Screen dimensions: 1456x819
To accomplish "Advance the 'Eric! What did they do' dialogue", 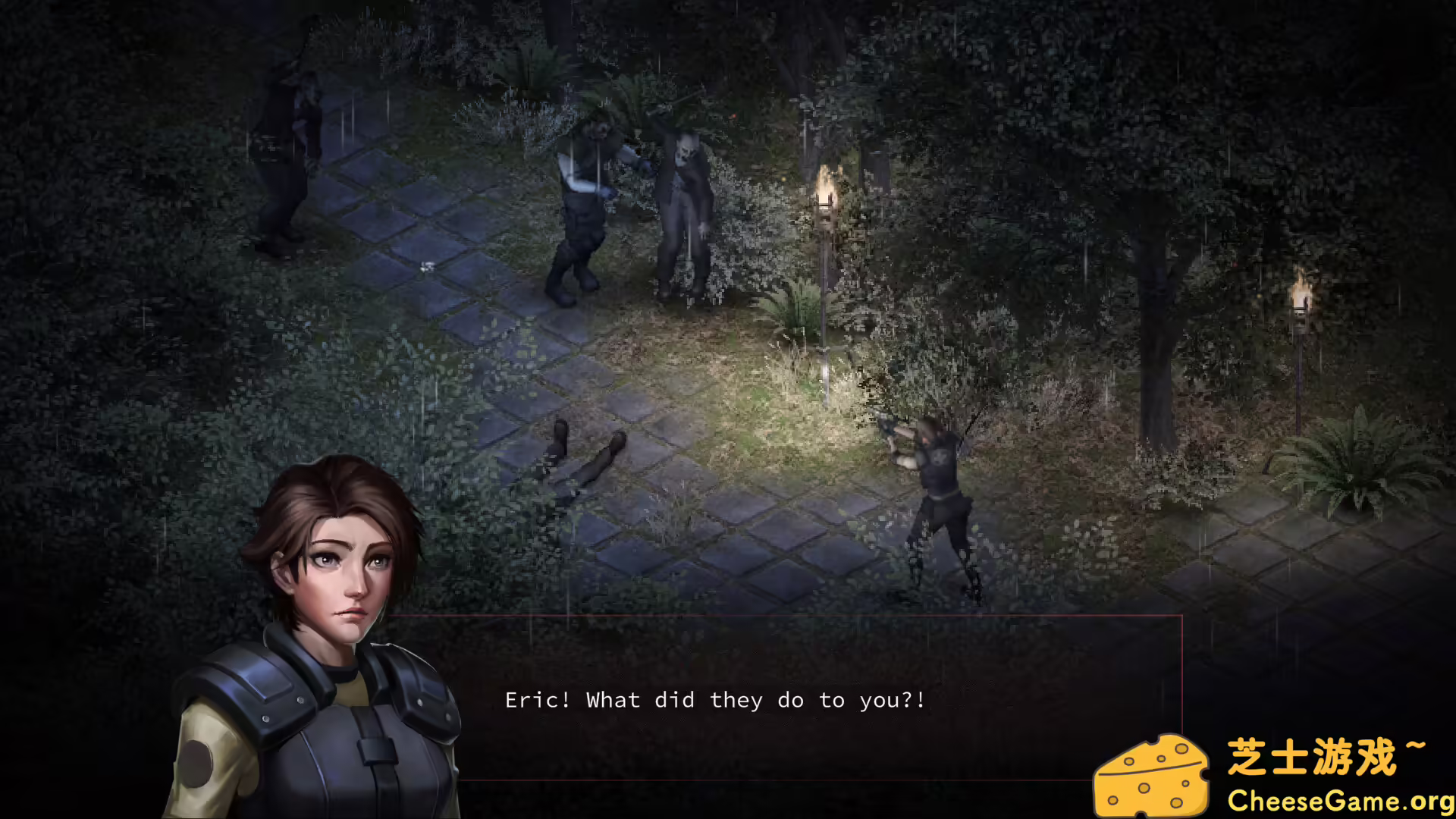I will click(713, 700).
